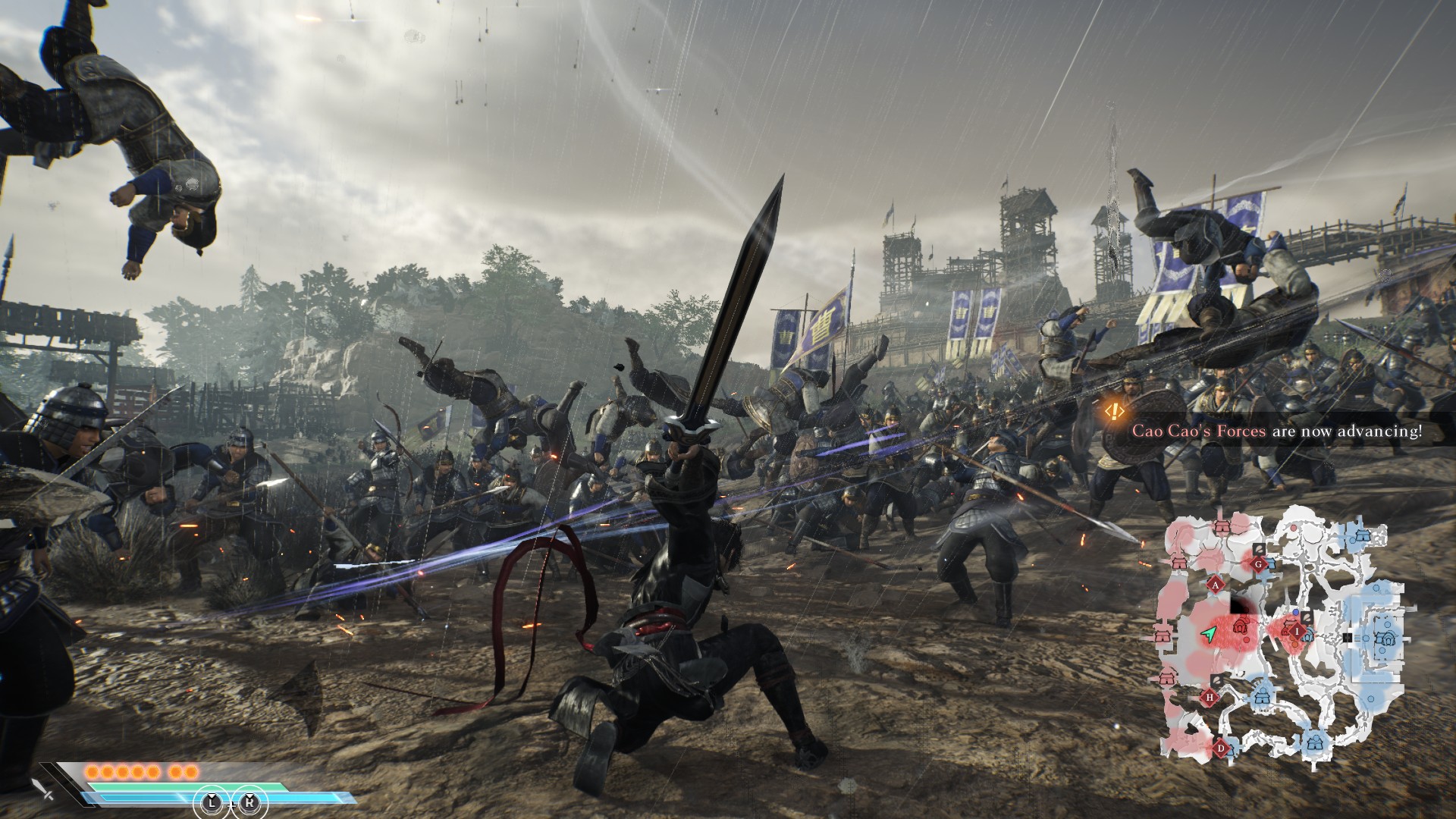
Task: Click the chevron above the L button icon
Action: (x=212, y=795)
